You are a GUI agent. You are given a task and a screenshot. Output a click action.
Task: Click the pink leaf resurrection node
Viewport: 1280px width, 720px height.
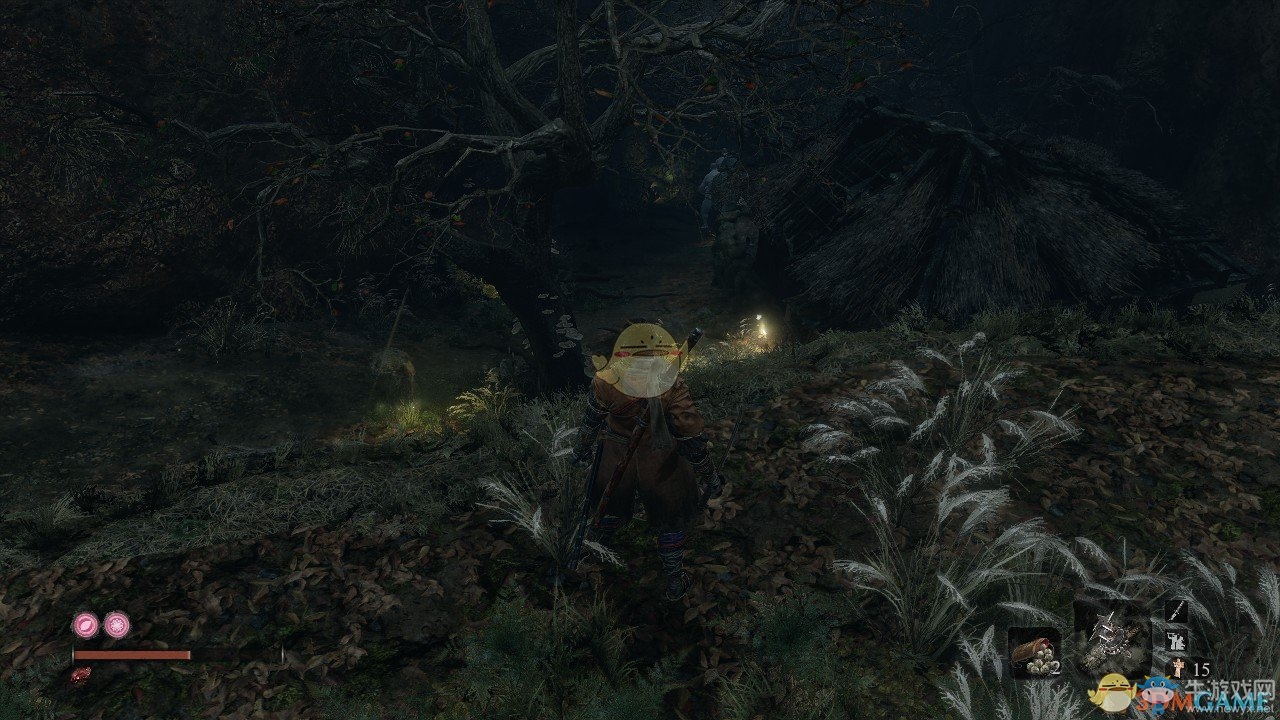85,626
